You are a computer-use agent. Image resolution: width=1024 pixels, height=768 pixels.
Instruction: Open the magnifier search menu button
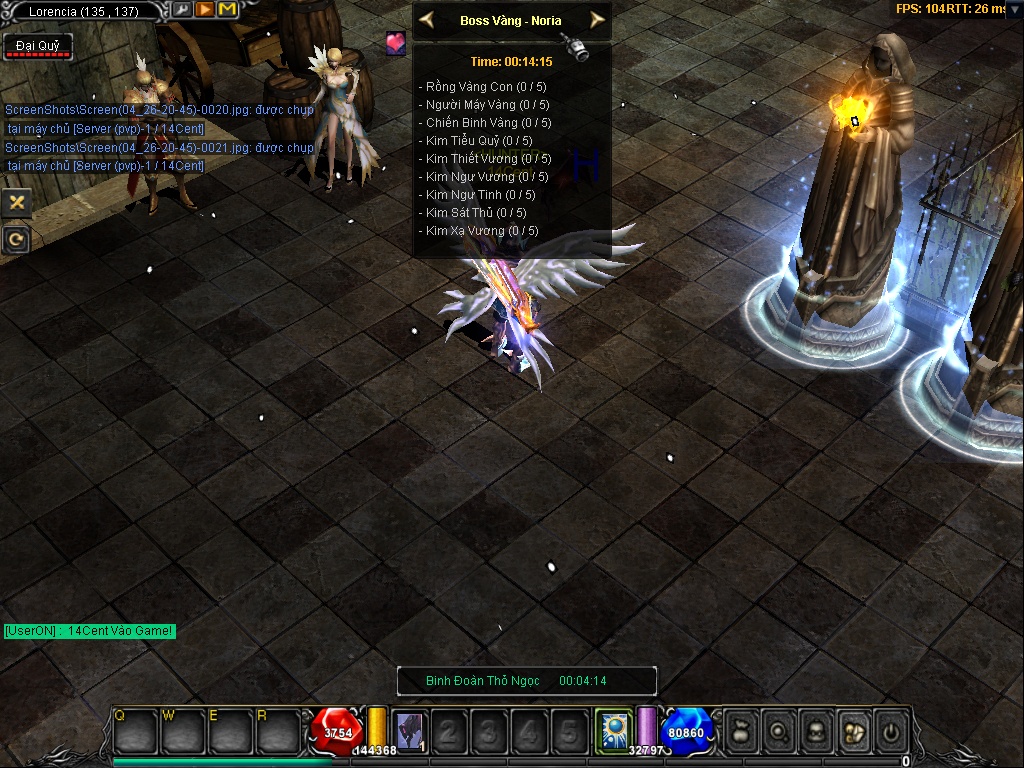[x=779, y=731]
